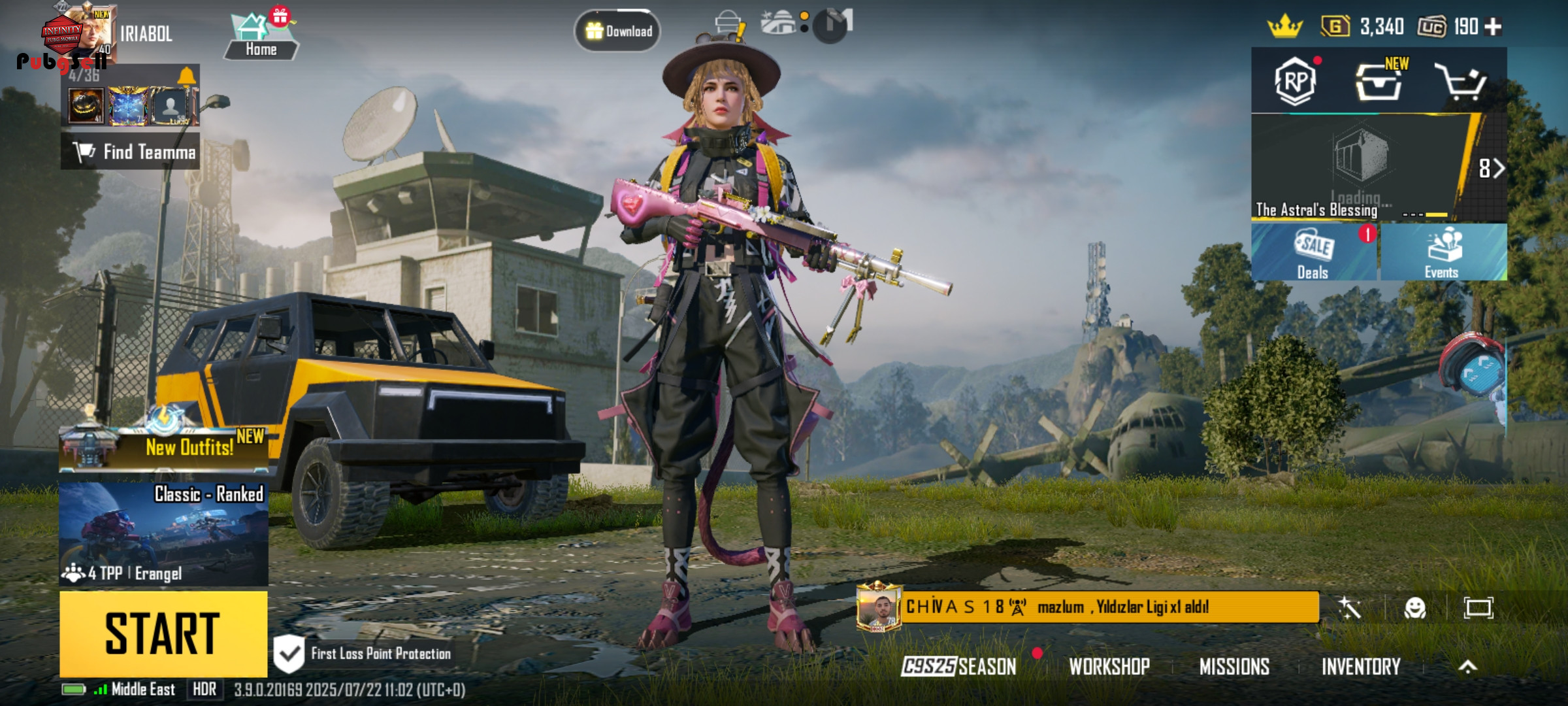The height and width of the screenshot is (706, 1568).
Task: Open the Workshop menu
Action: 1109,666
